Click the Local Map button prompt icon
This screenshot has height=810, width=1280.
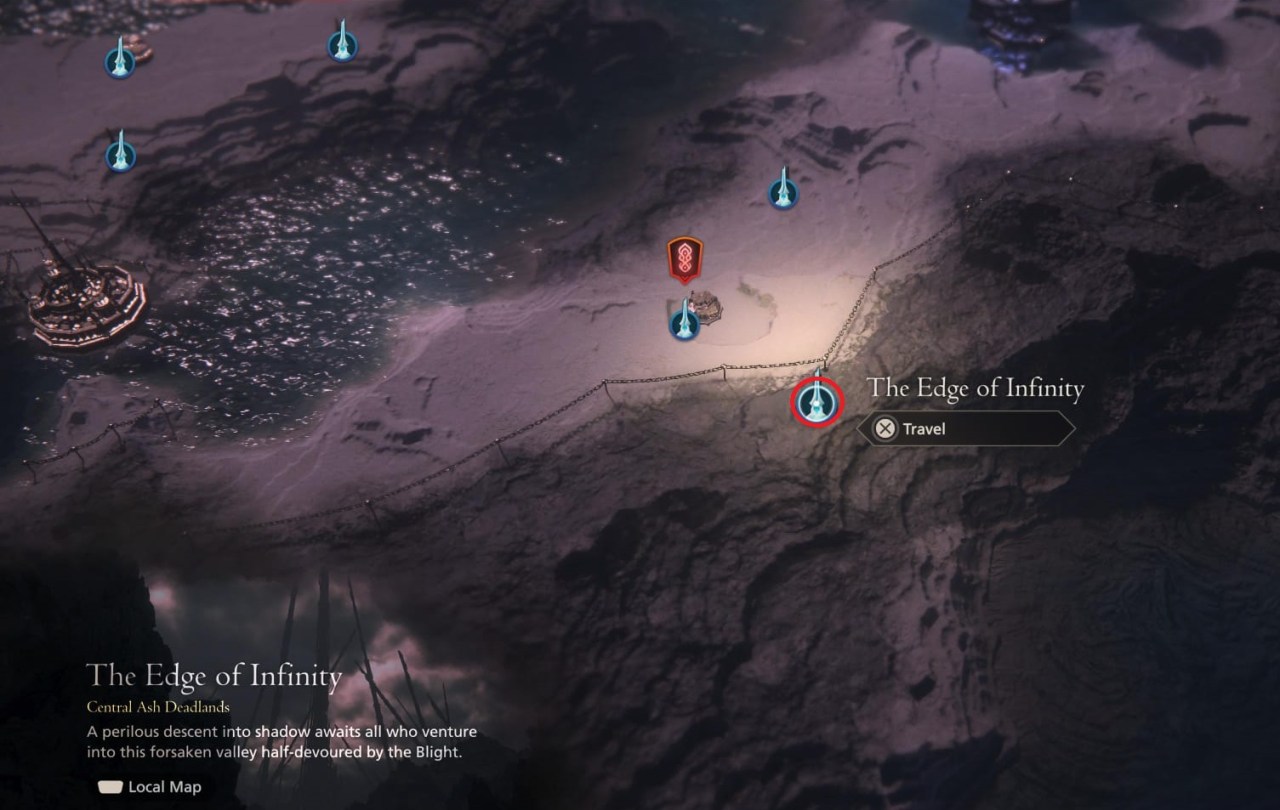click(x=113, y=787)
